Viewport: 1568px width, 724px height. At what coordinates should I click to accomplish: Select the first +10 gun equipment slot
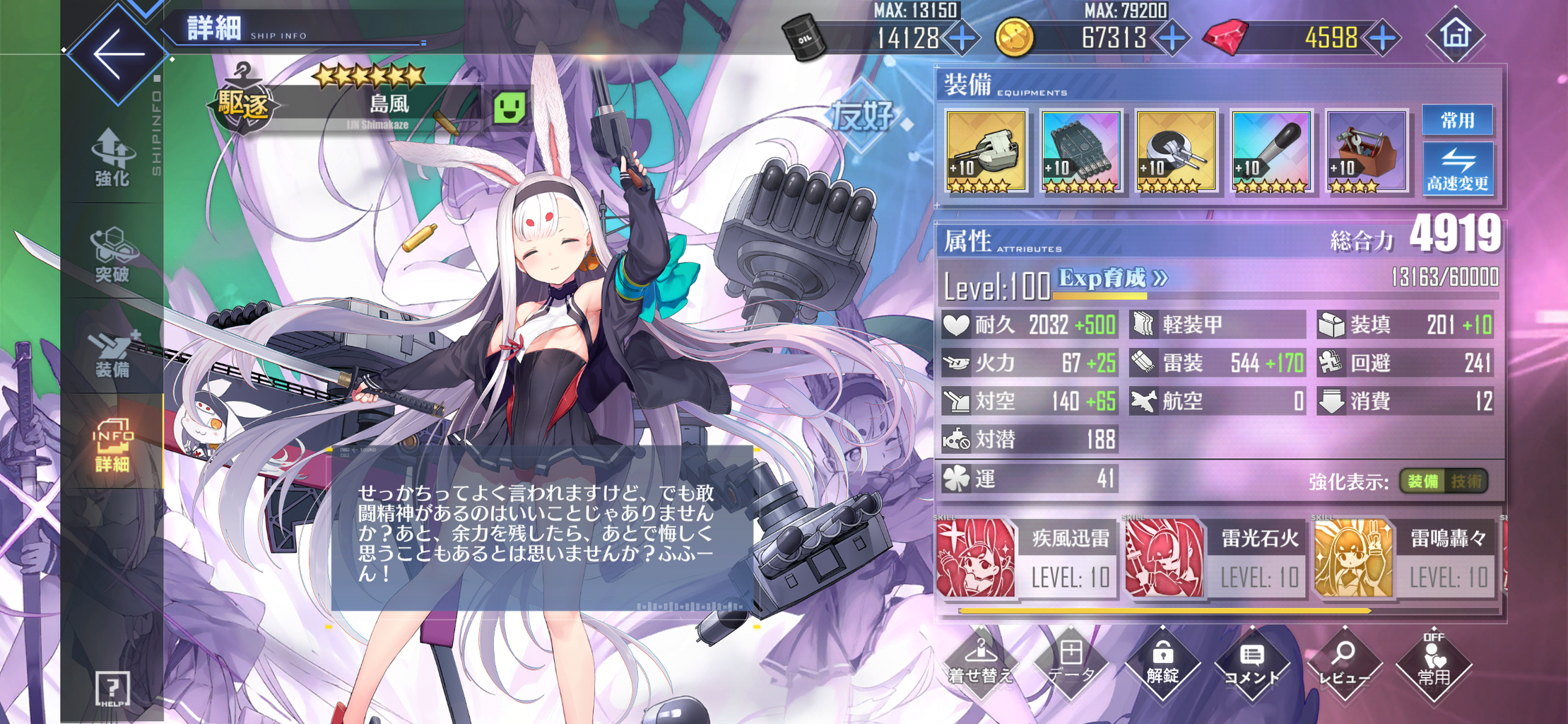985,151
